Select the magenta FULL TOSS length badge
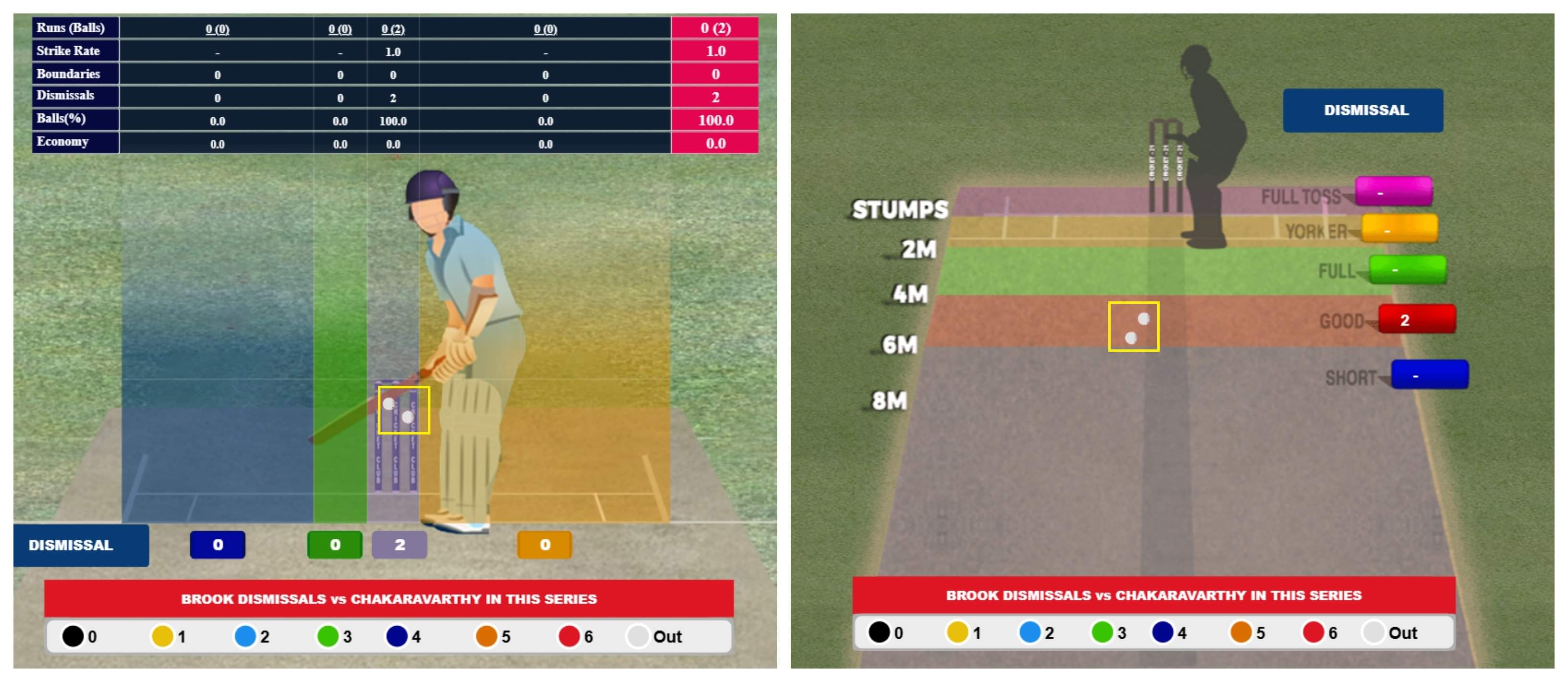Screen dimensions: 1568x682 [1393, 192]
